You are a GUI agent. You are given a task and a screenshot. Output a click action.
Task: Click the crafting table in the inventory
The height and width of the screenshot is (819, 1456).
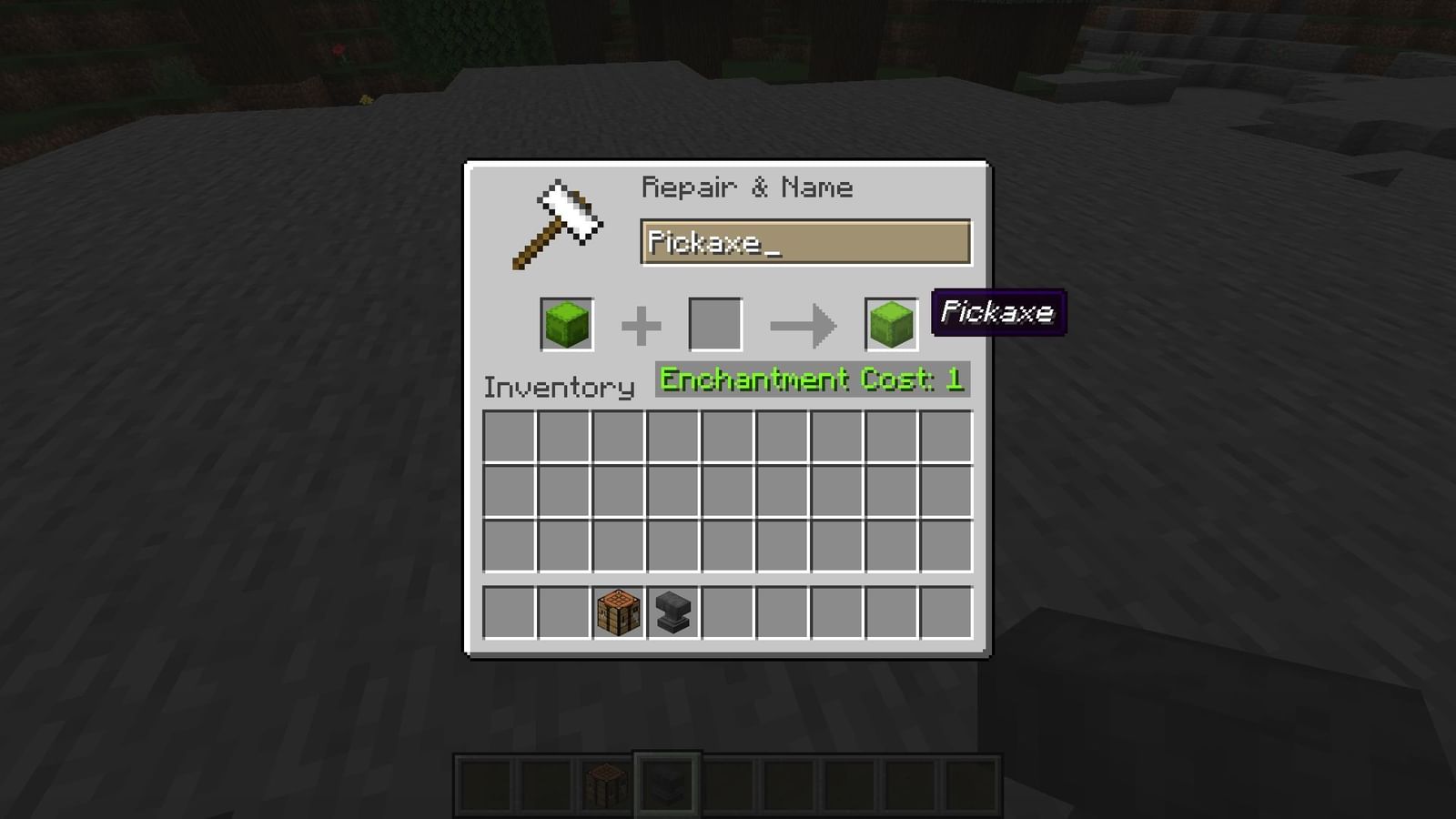(x=619, y=612)
